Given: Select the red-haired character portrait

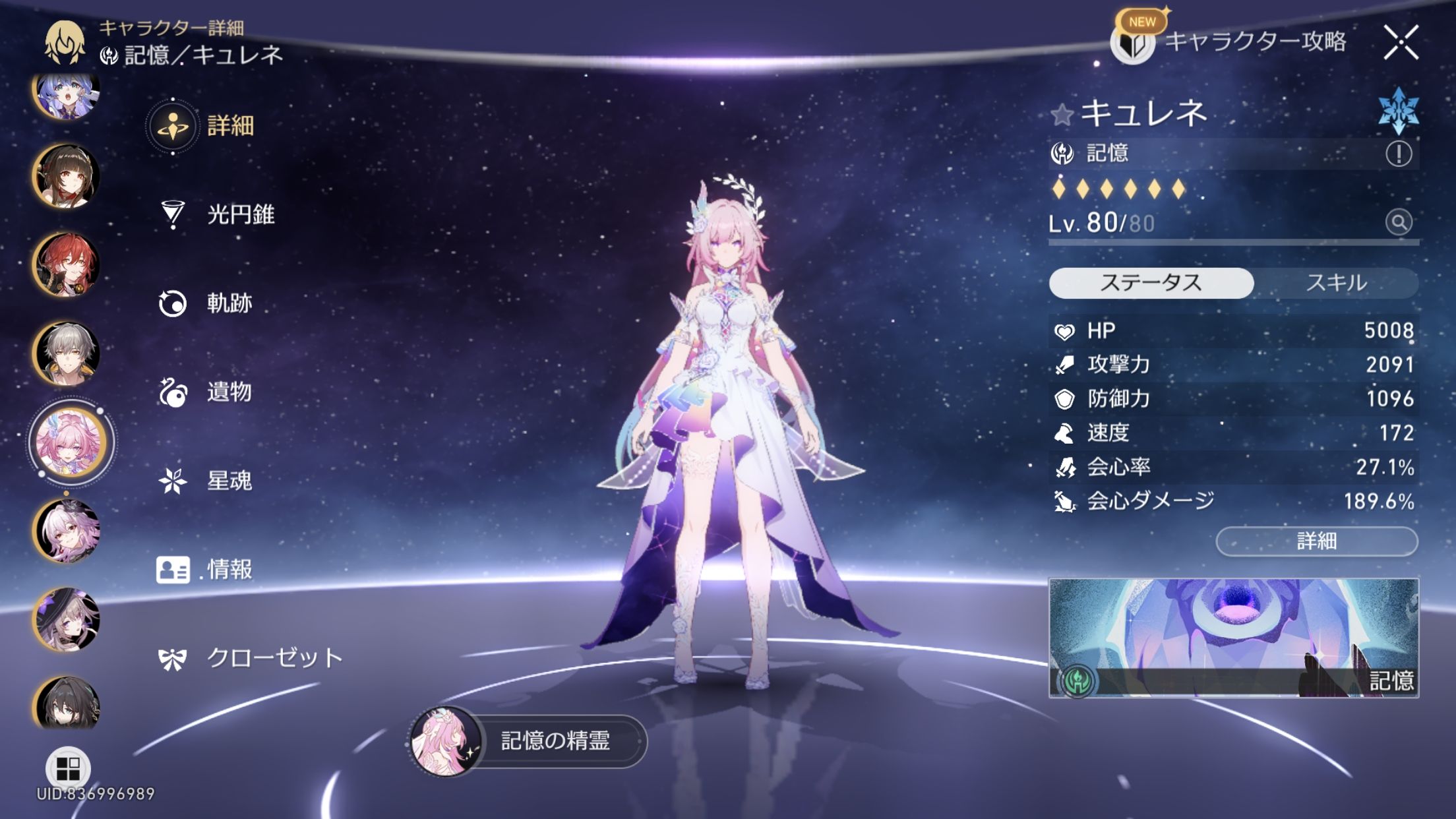Looking at the screenshot, I should 67,264.
